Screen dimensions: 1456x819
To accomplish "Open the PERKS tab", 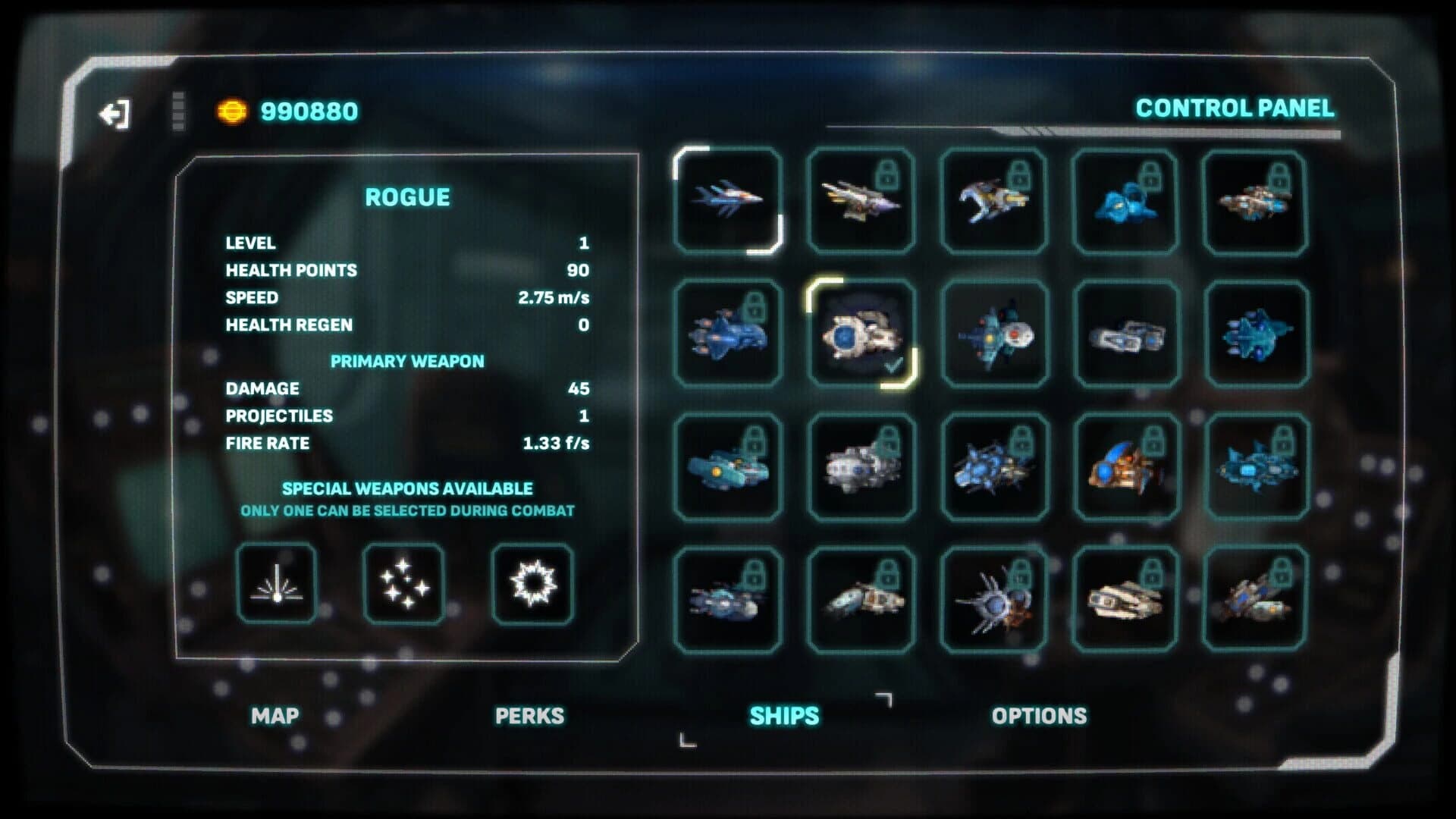I will point(529,715).
